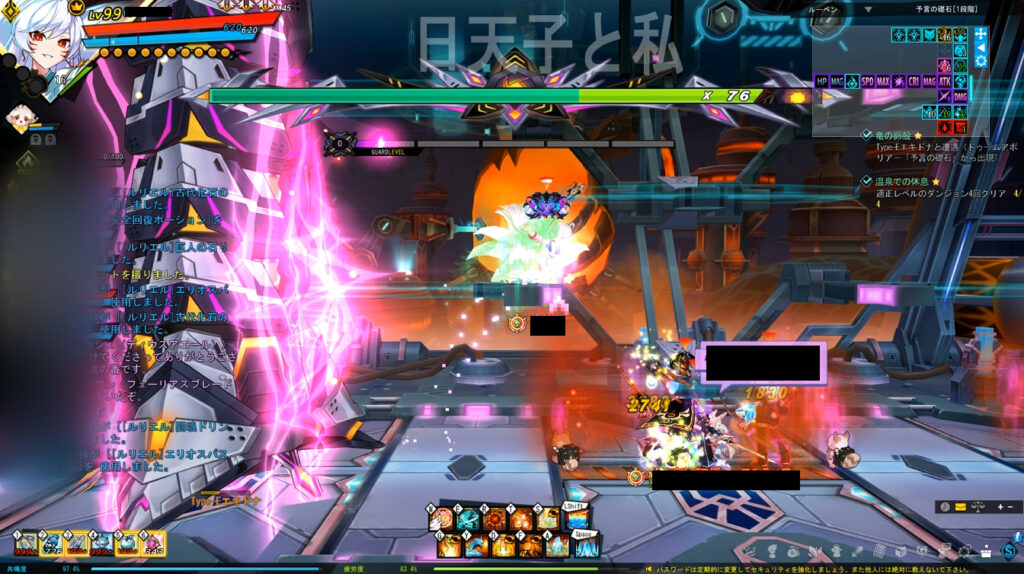Click the minus button beside the scales

coord(1010,507)
